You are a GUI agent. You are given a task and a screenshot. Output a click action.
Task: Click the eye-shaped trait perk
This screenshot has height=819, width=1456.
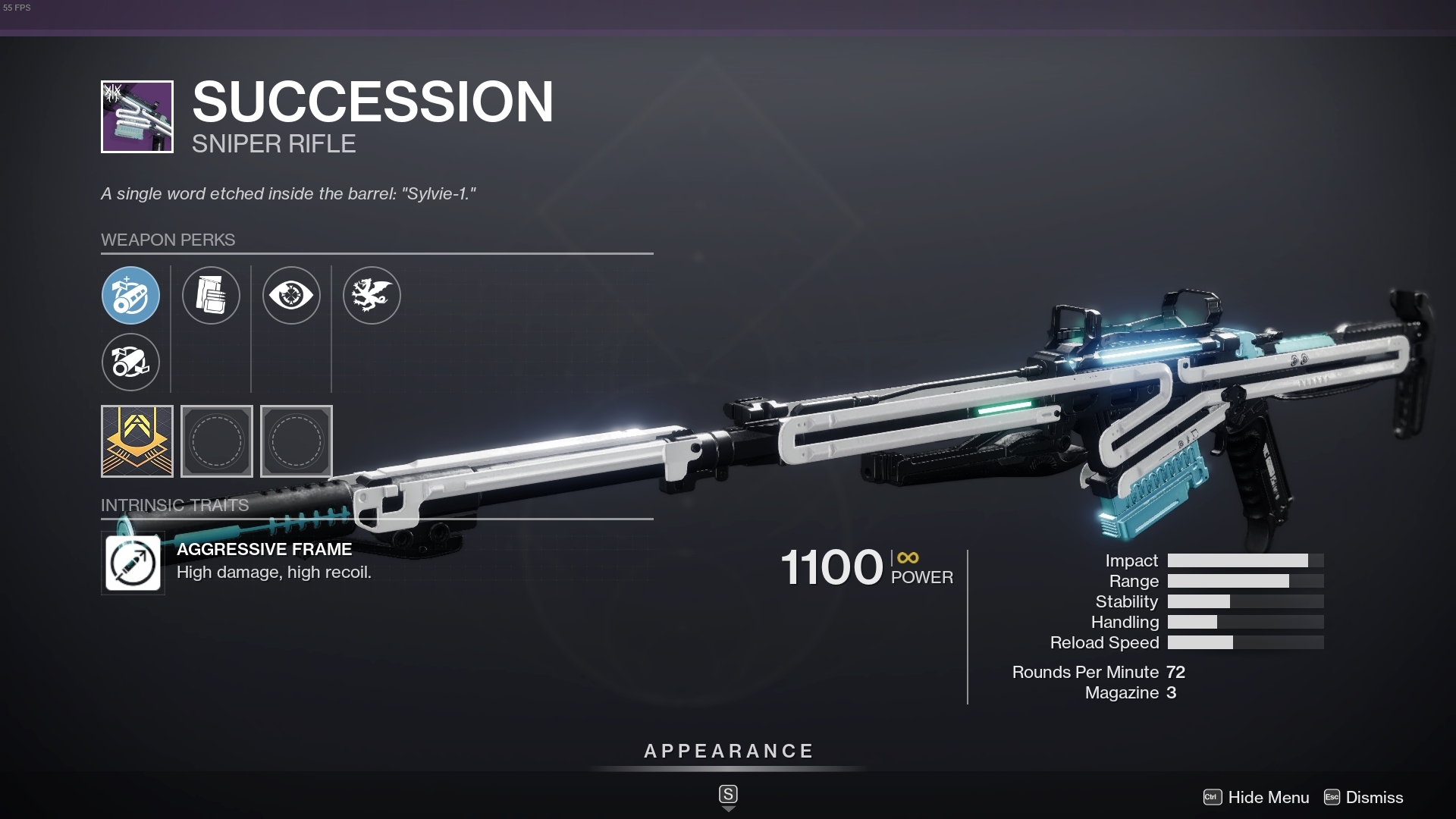pos(292,296)
